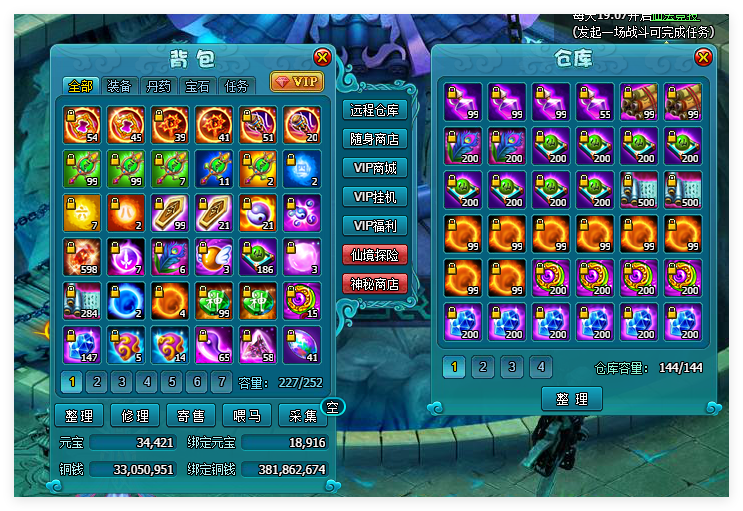This screenshot has height=511, width=743.
Task: Switch to warehouse page 4
Action: point(540,367)
